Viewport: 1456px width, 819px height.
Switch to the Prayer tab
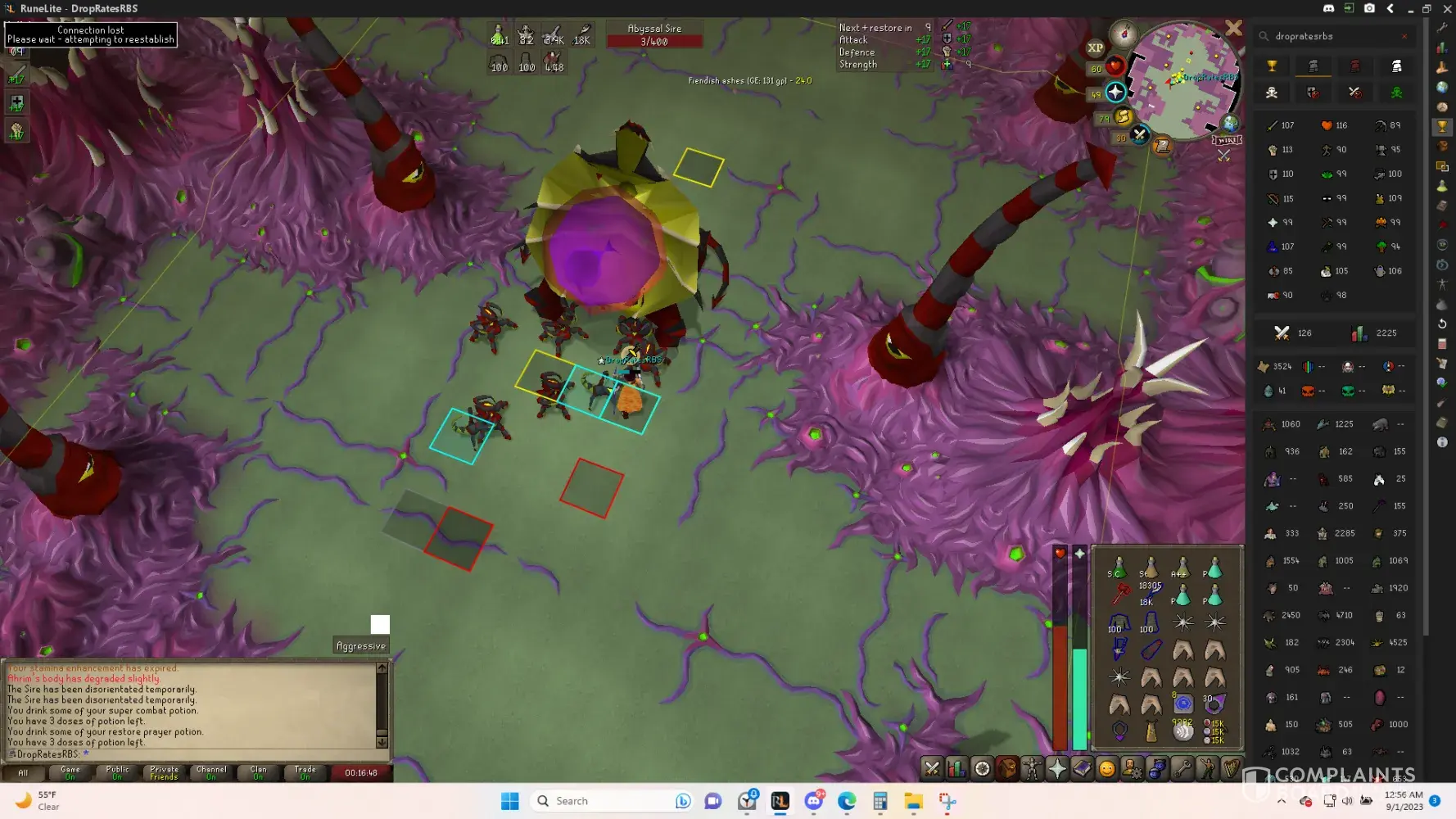pos(1057,768)
